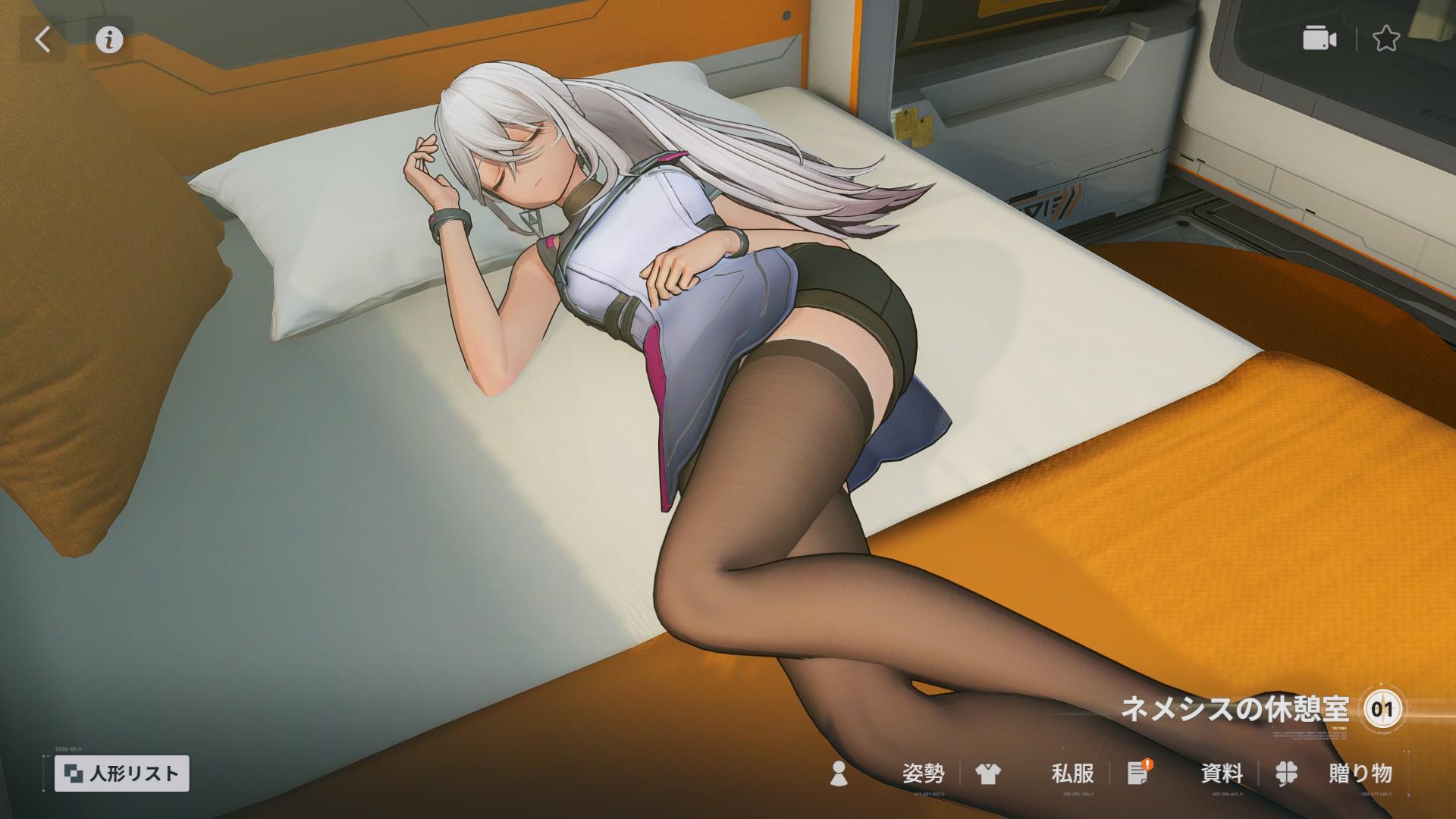The height and width of the screenshot is (819, 1456).
Task: Click the grid icon inside the 人形リスト button
Action: point(74,773)
